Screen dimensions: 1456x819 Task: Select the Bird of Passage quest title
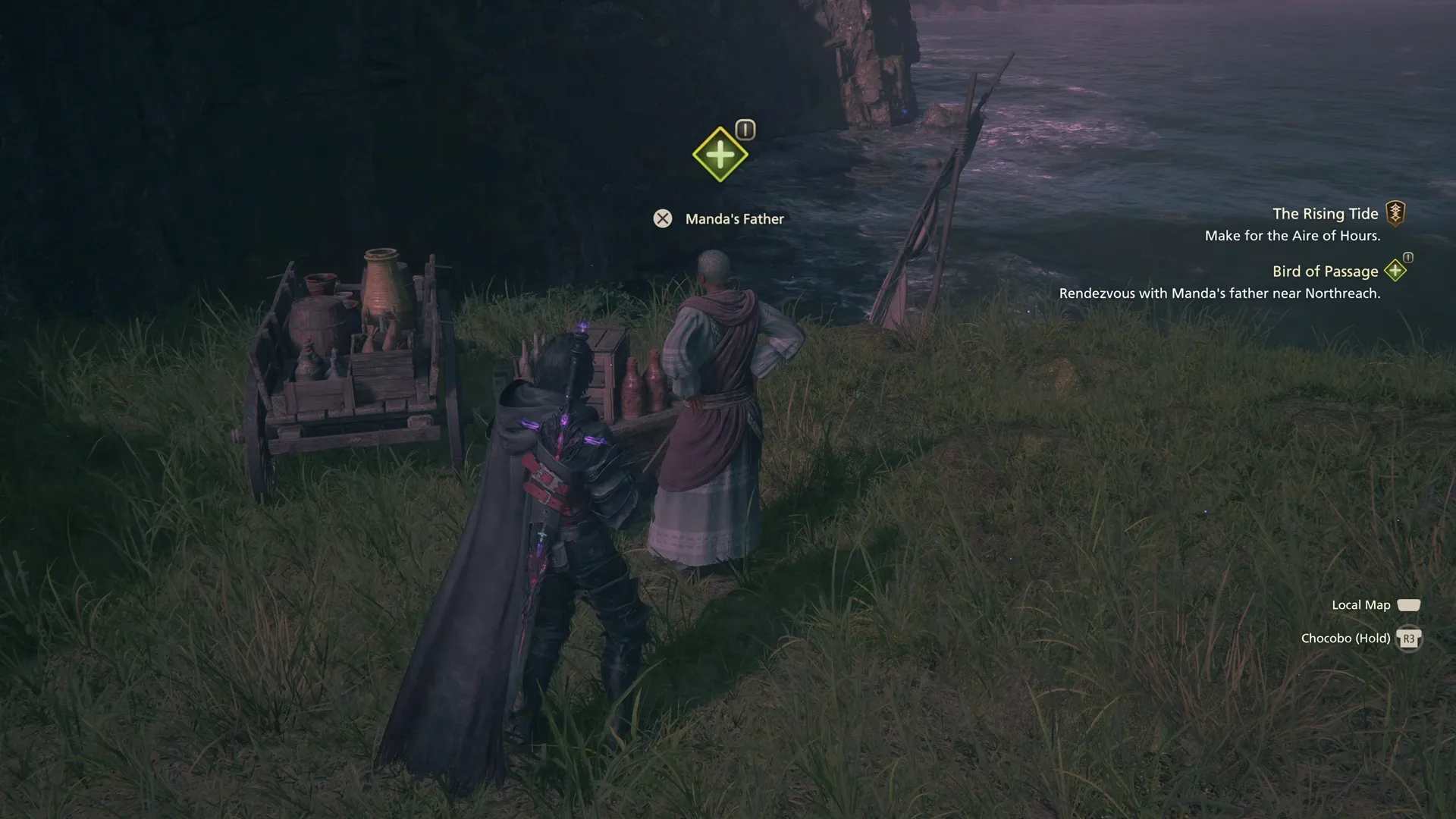(x=1325, y=271)
